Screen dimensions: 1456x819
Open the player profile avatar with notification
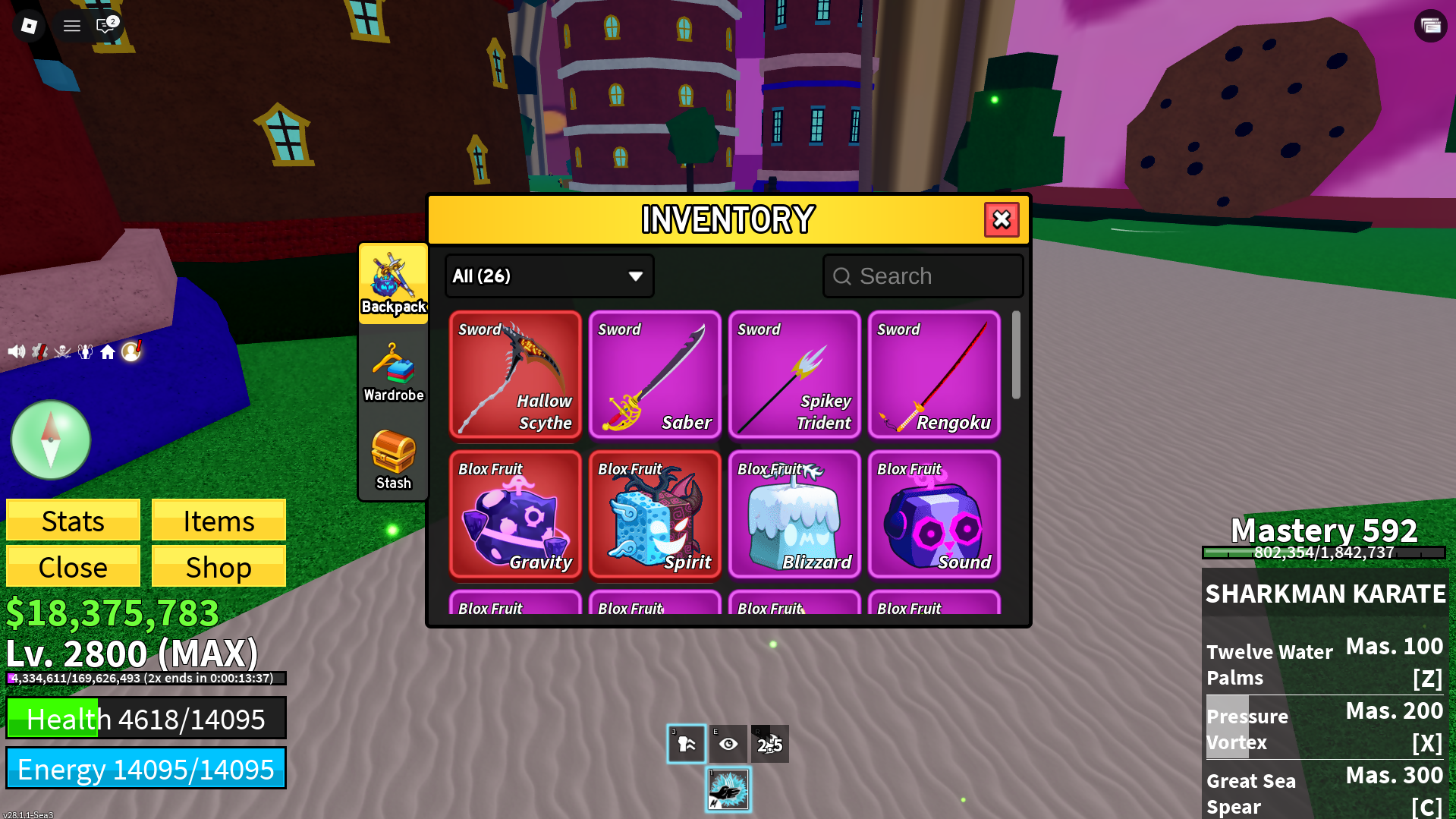pyautogui.click(x=131, y=351)
